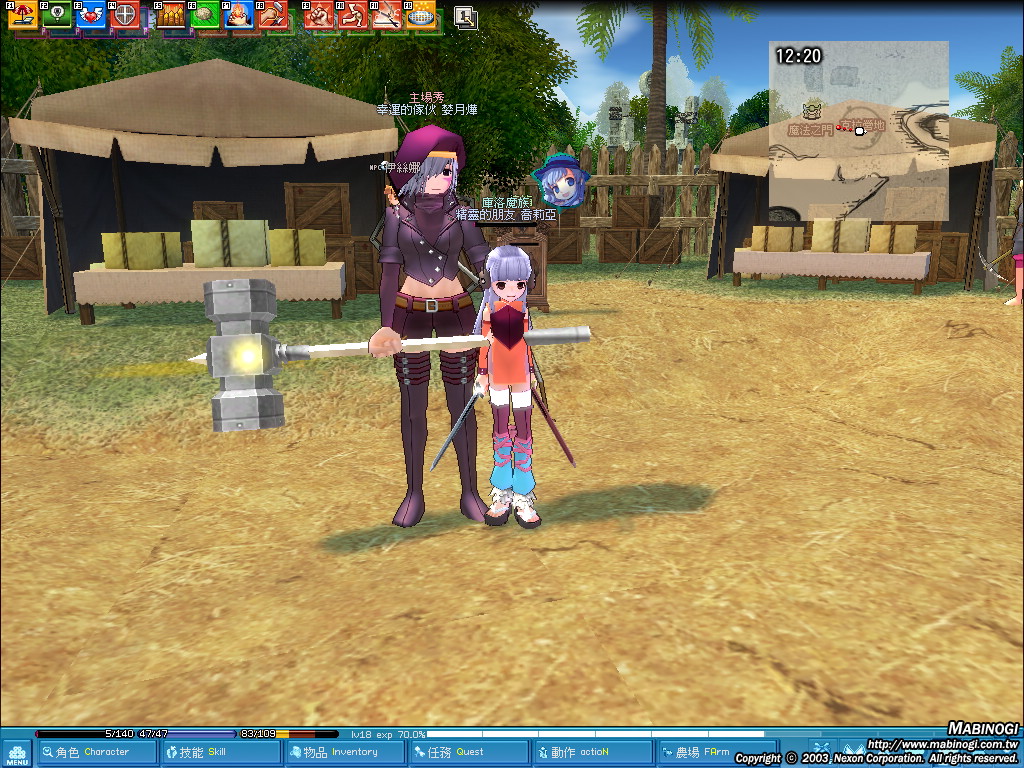The height and width of the screenshot is (768, 1024).
Task: Activate the F4 shield defense skill
Action: pyautogui.click(x=124, y=14)
